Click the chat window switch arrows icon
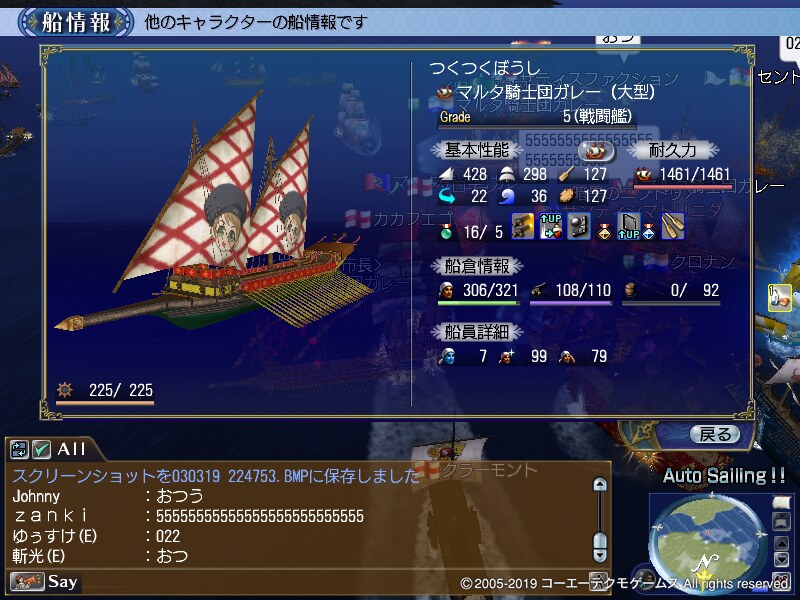 pyautogui.click(x=20, y=449)
